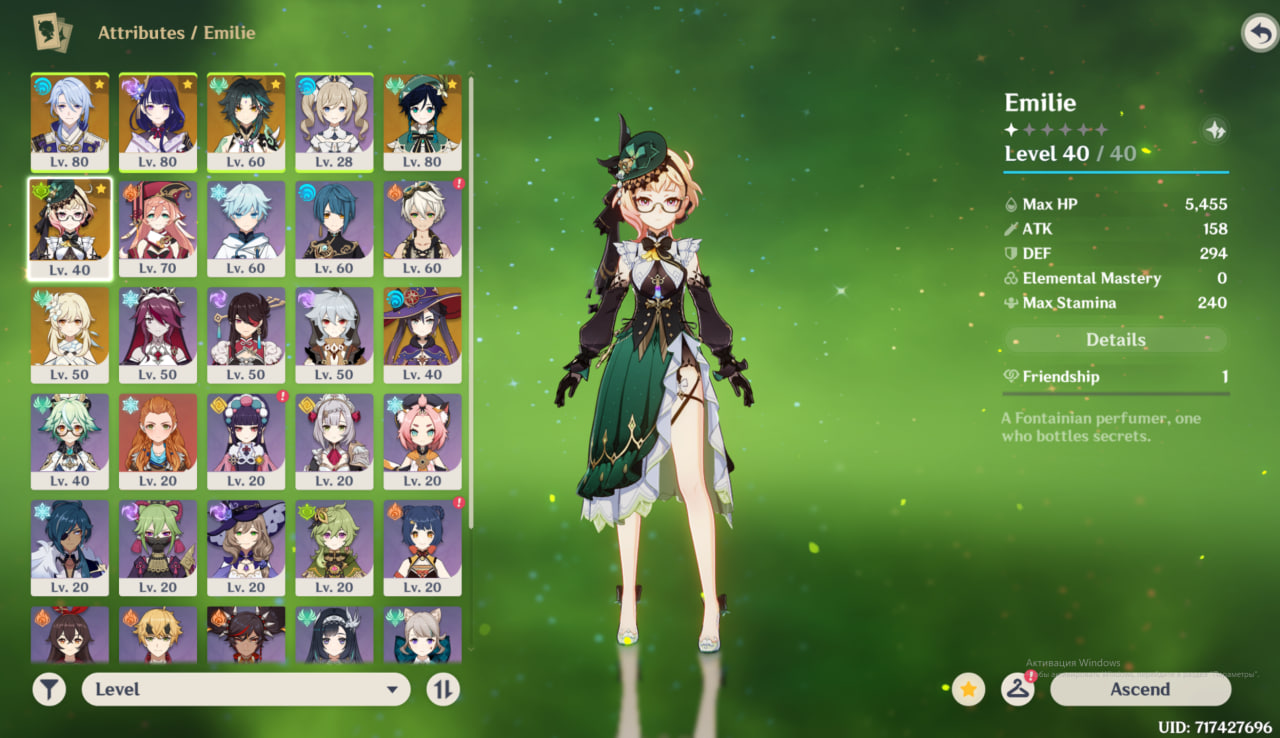Pick Barbara at level 28

coord(334,120)
